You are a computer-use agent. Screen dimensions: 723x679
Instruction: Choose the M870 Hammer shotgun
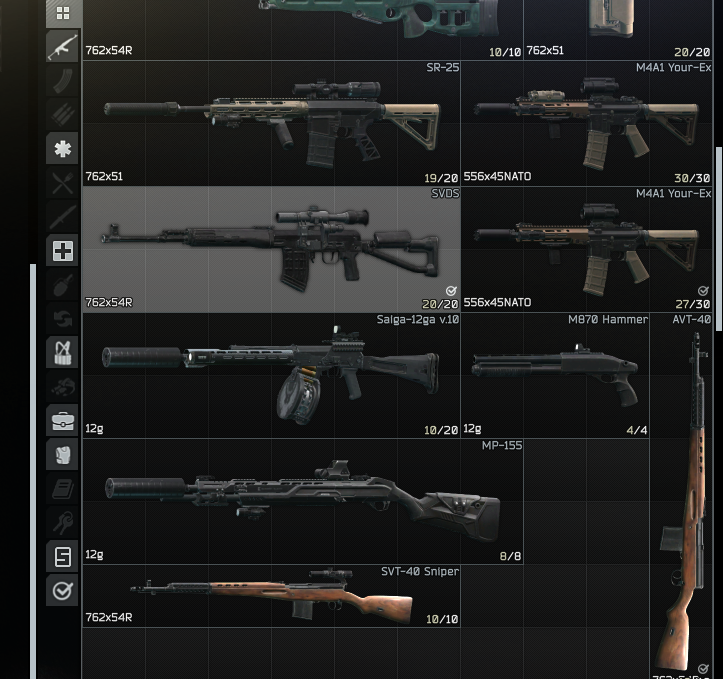point(555,375)
